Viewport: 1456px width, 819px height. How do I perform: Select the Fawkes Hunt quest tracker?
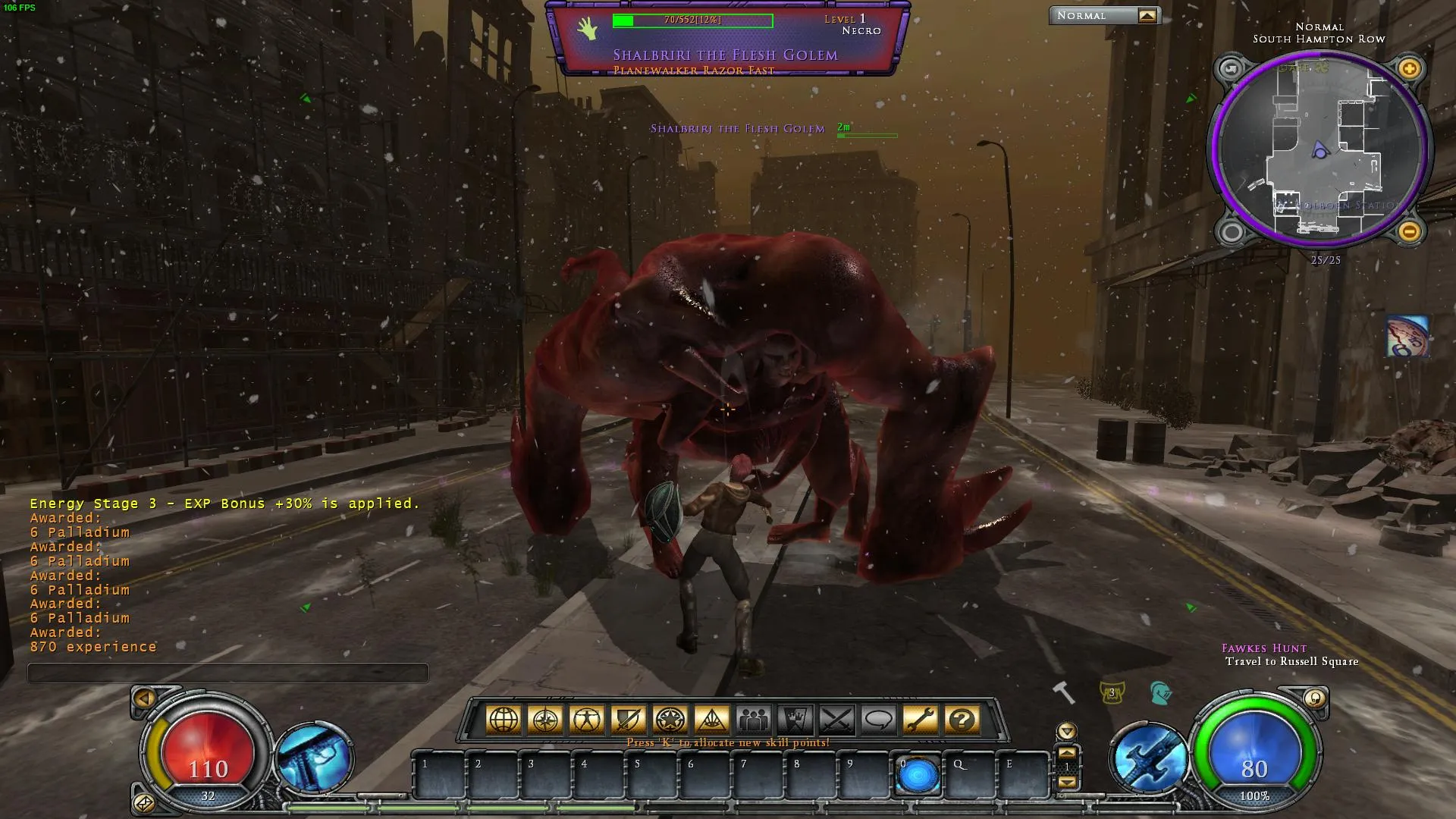[1264, 648]
